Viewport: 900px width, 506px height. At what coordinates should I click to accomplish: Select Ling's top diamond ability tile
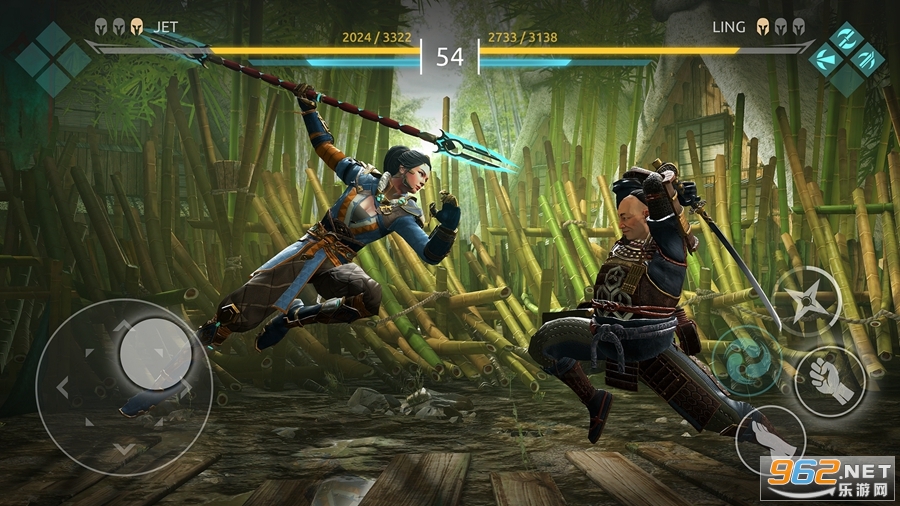pyautogui.click(x=846, y=39)
